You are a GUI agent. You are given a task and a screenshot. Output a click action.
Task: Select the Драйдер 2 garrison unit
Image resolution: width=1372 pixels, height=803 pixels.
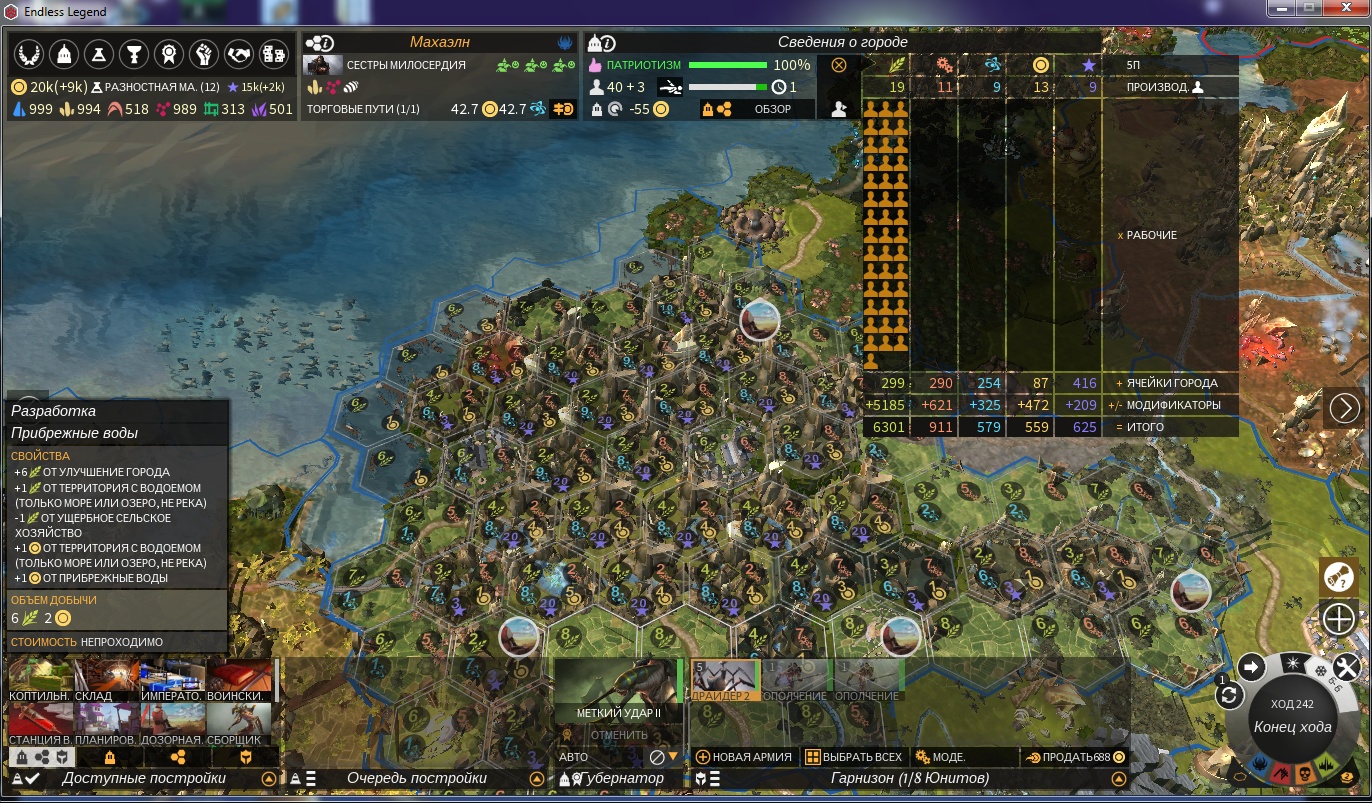[726, 680]
